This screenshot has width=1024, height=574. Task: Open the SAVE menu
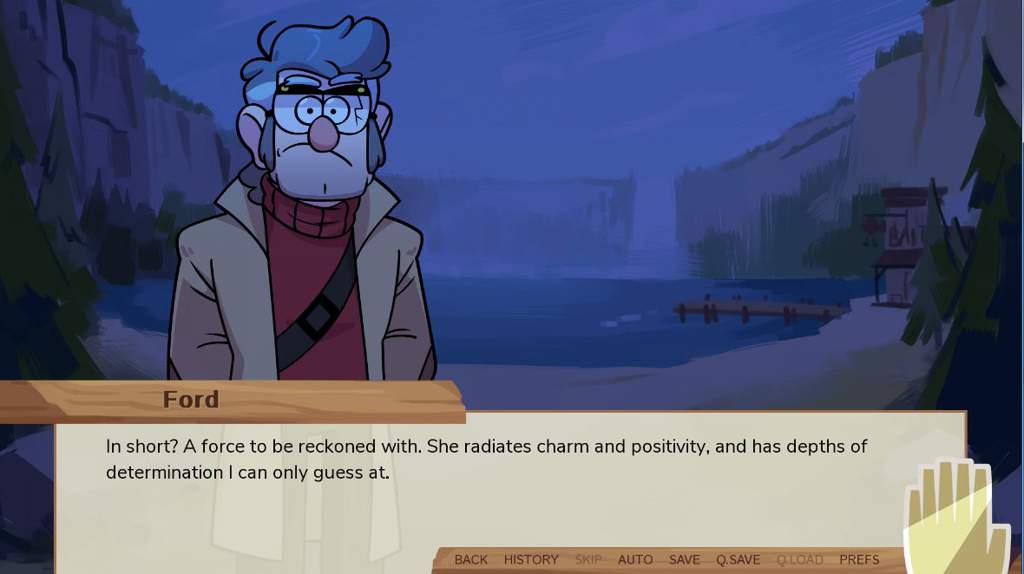[x=684, y=559]
